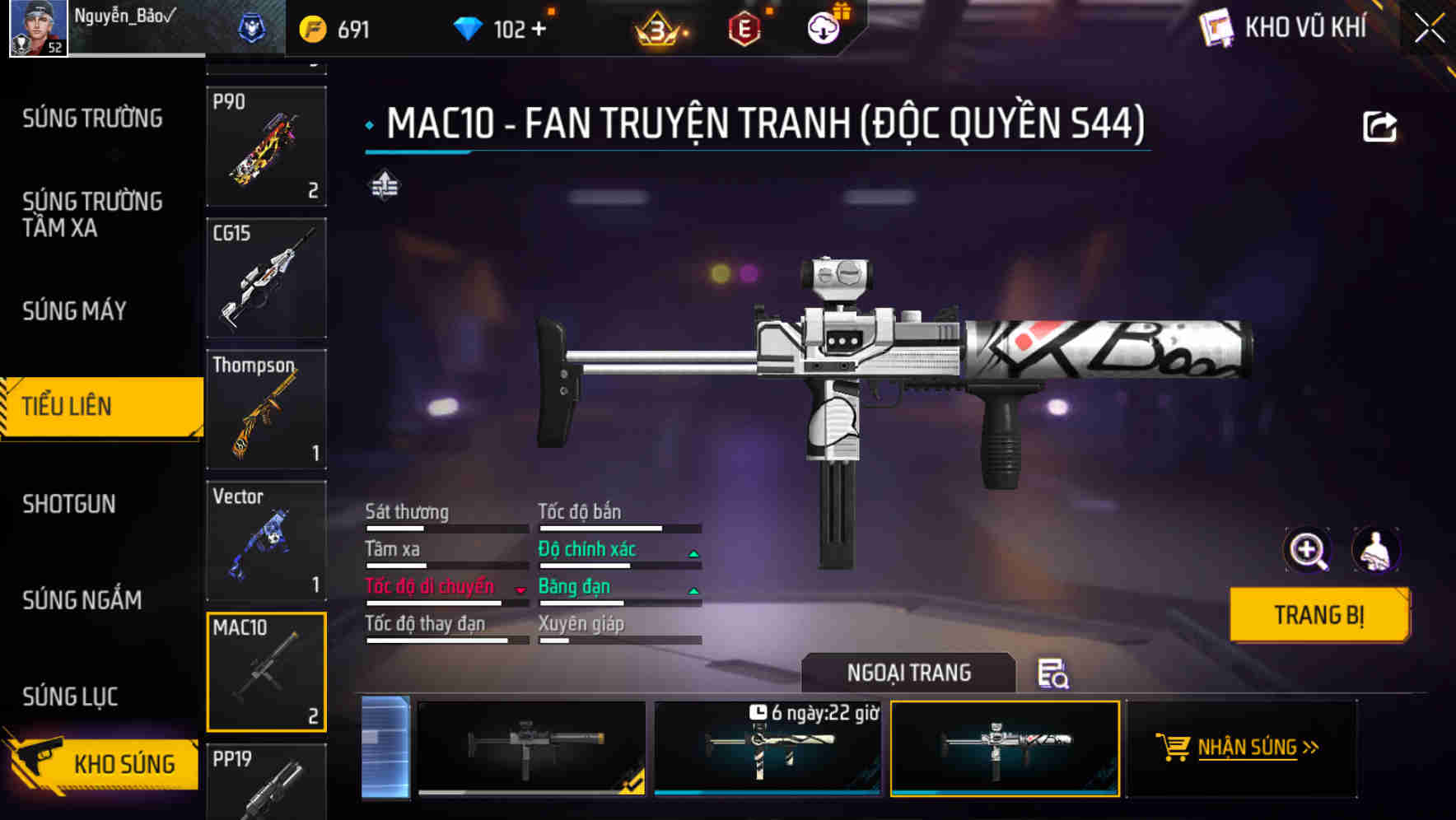Select the Thompson weapon tile

click(x=266, y=409)
